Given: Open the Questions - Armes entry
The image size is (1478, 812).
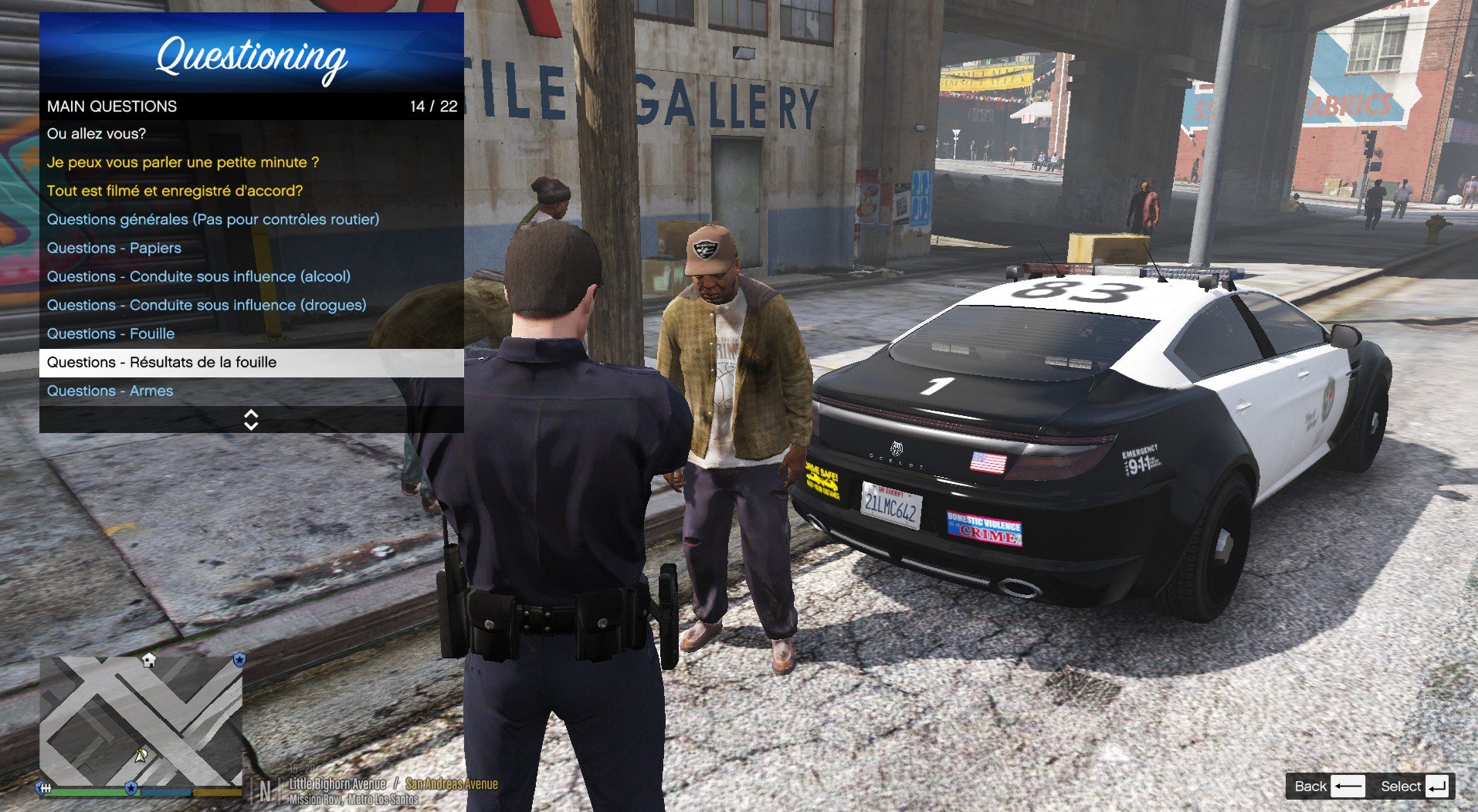Looking at the screenshot, I should (x=110, y=391).
